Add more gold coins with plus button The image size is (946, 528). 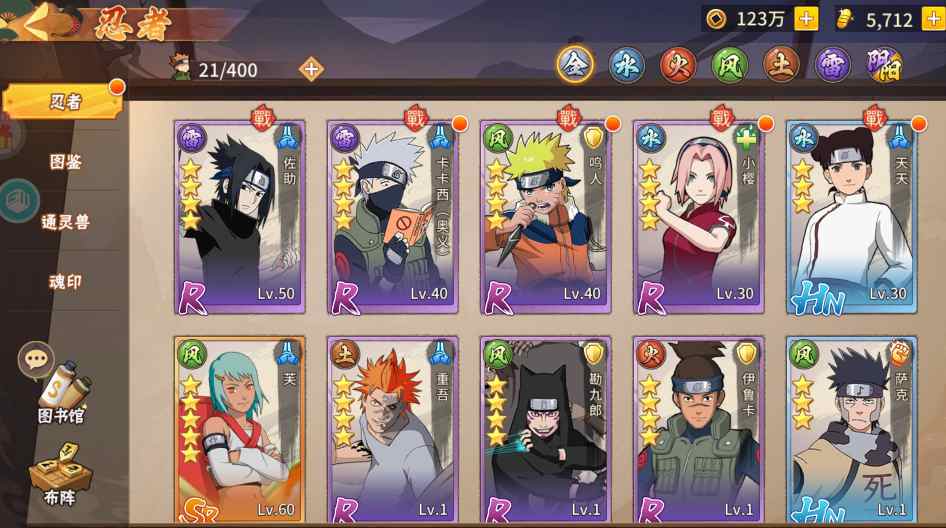pyautogui.click(x=806, y=19)
